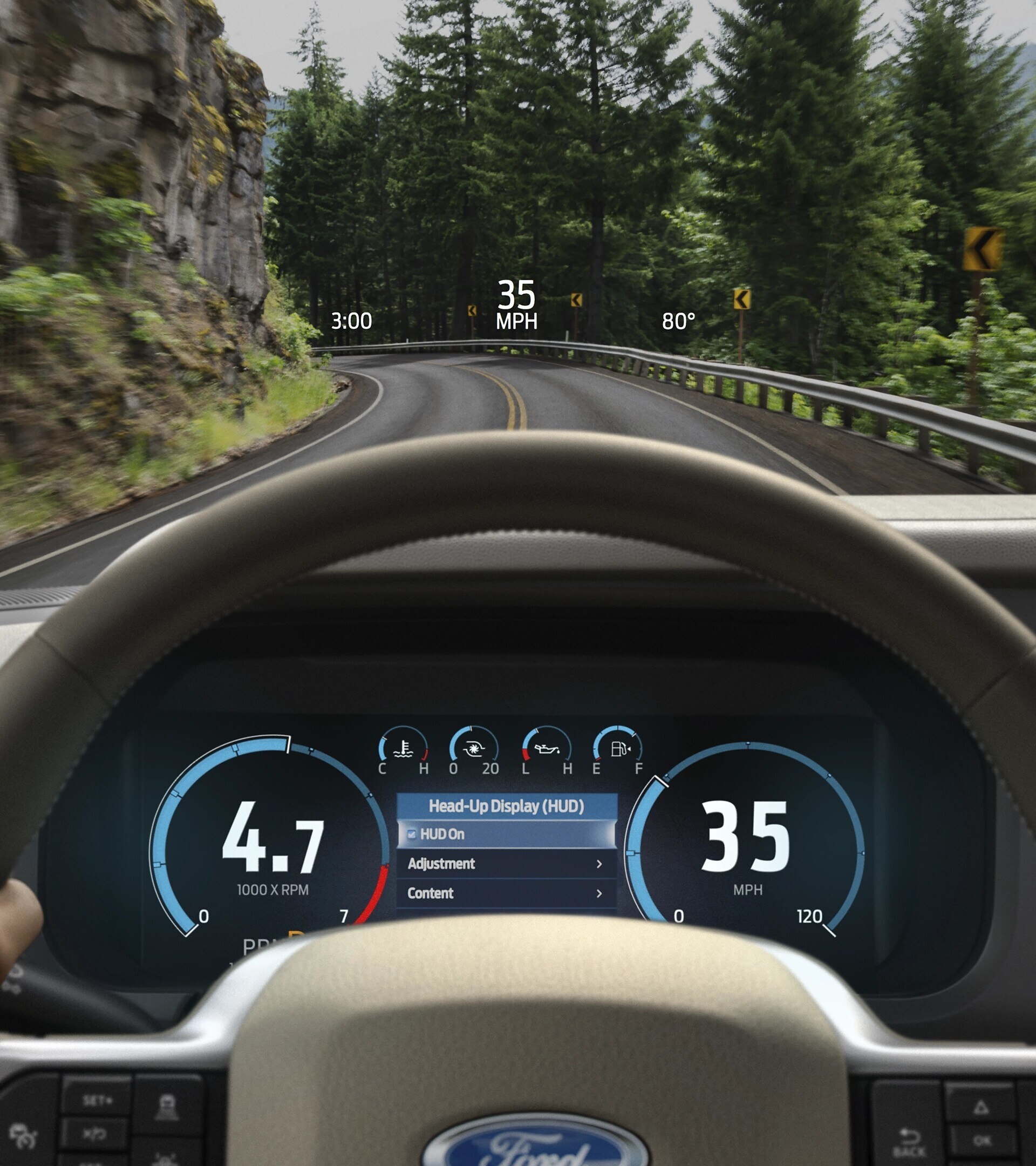
Task: Uncheck the HUD On checkbox
Action: point(412,834)
